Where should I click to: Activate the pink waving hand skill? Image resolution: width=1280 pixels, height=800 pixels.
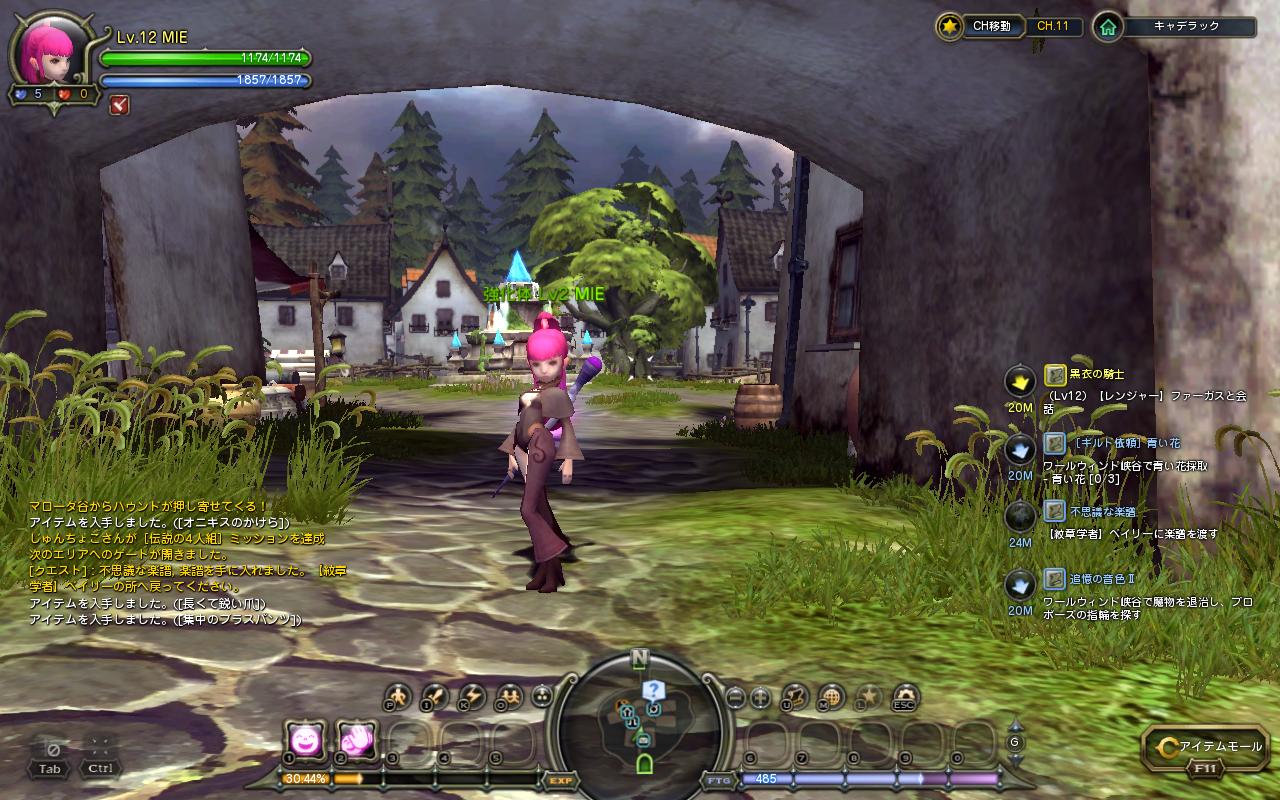355,739
